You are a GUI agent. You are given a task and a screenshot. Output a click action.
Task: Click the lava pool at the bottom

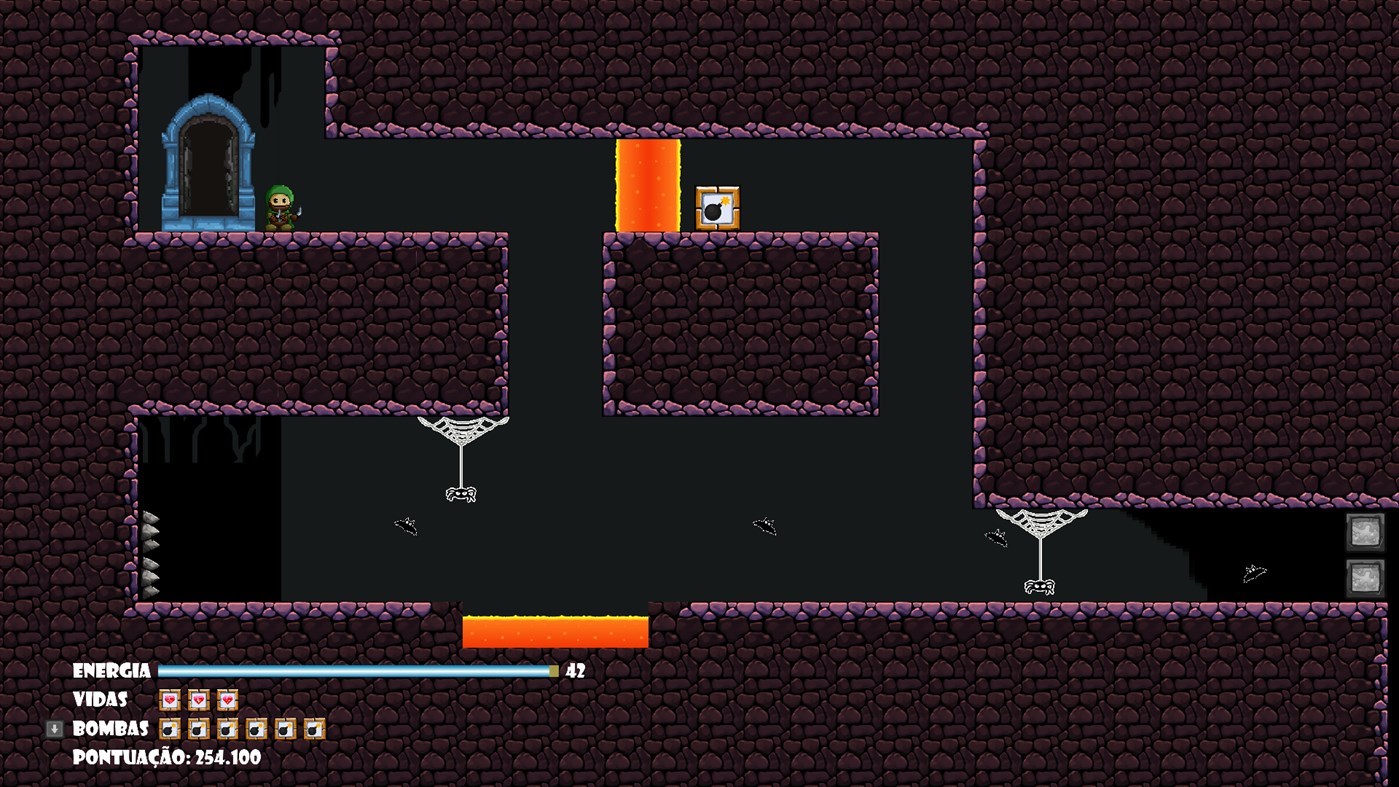point(553,630)
